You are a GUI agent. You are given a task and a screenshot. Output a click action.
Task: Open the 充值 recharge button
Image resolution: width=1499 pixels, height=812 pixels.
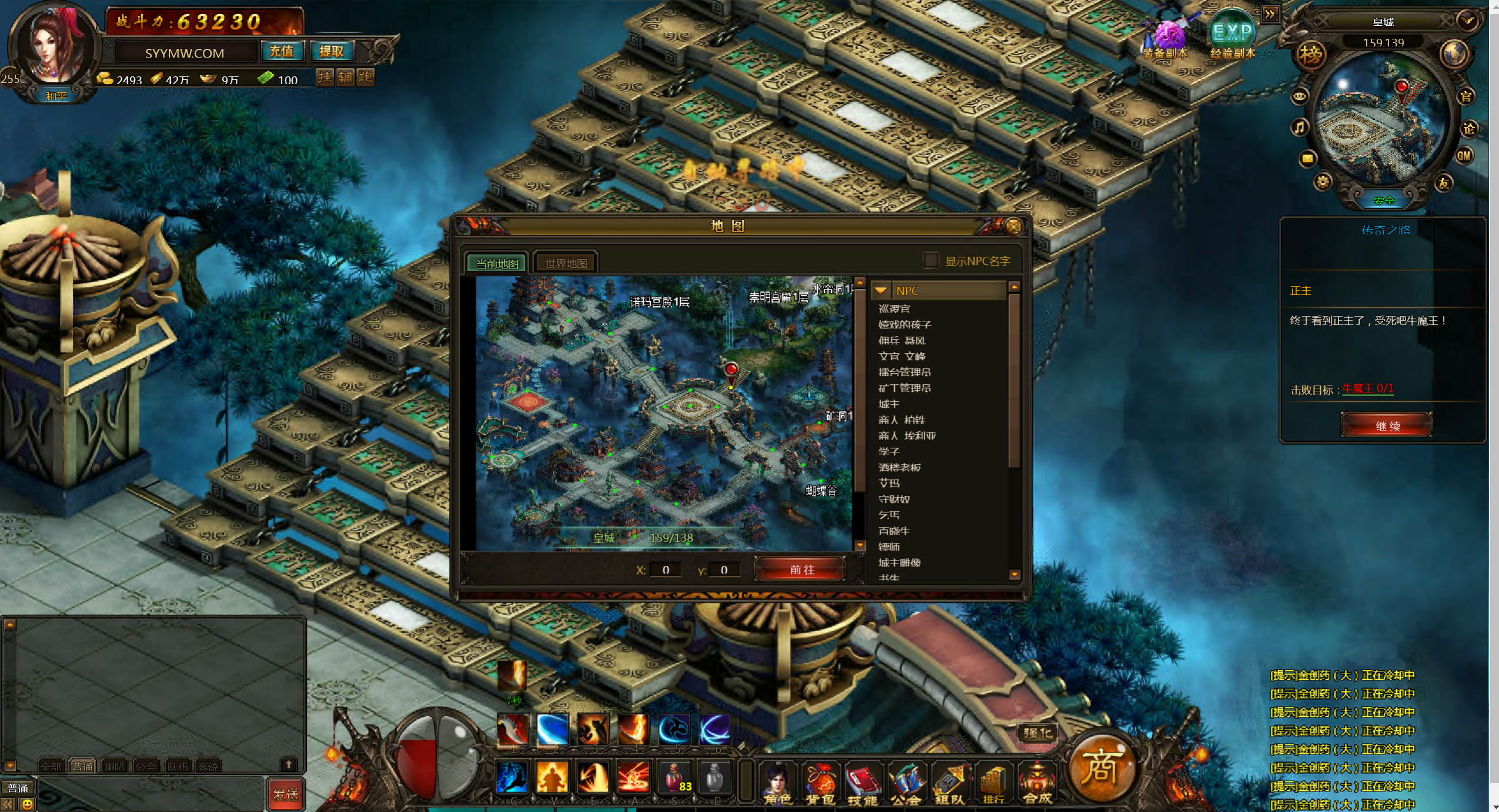point(281,52)
